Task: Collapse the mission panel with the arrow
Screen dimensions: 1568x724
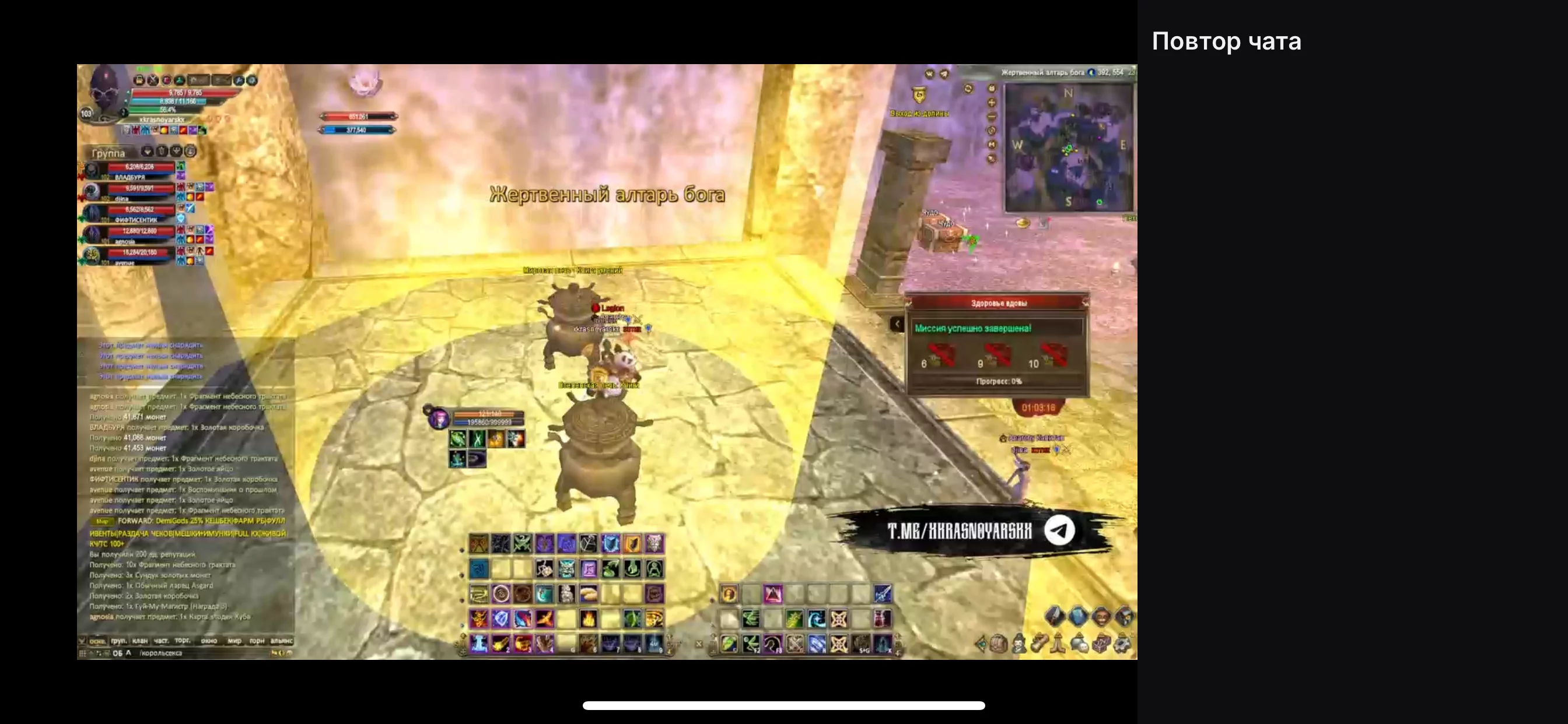Action: 897,324
